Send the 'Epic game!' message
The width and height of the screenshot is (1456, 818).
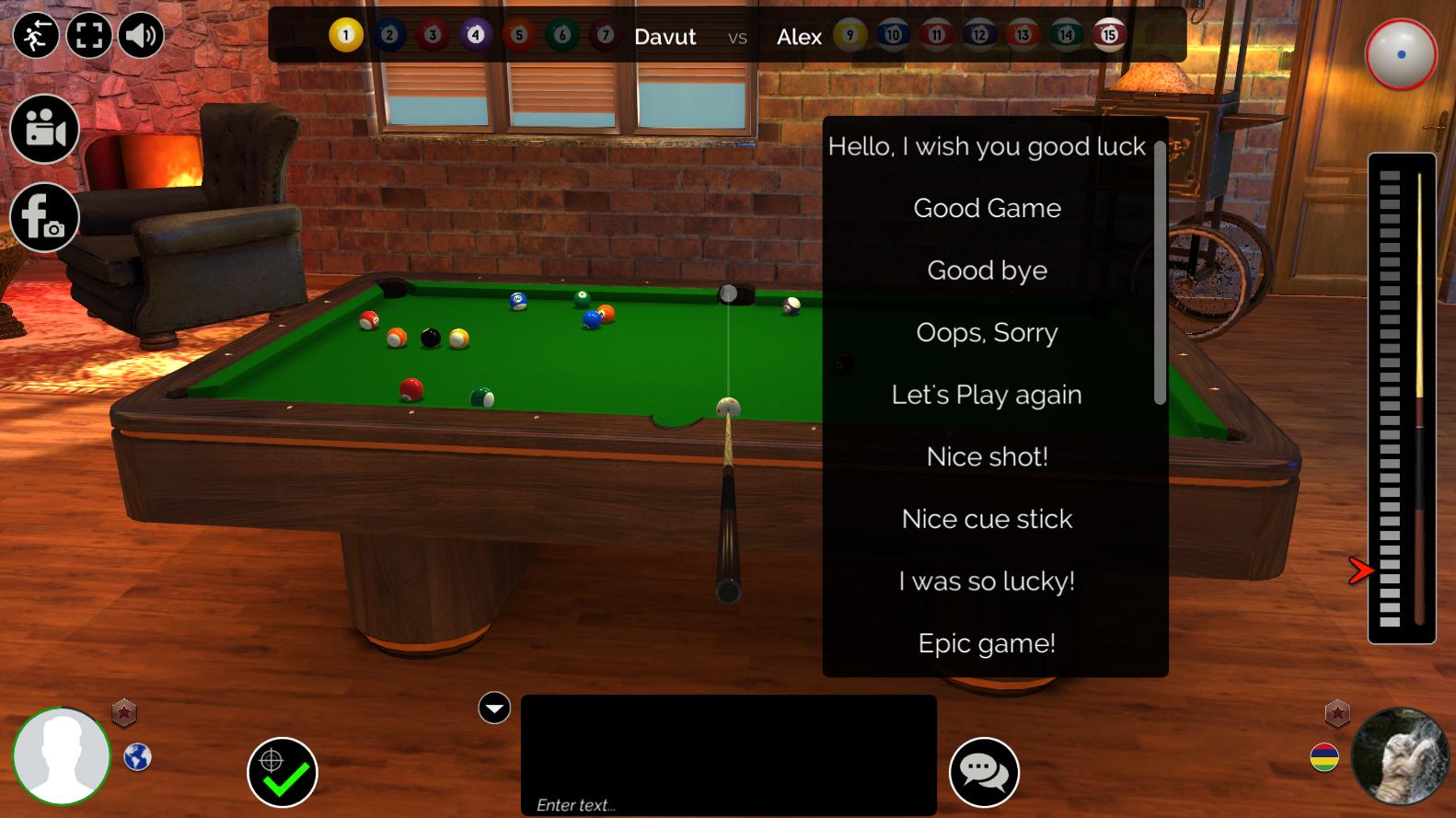tap(986, 643)
